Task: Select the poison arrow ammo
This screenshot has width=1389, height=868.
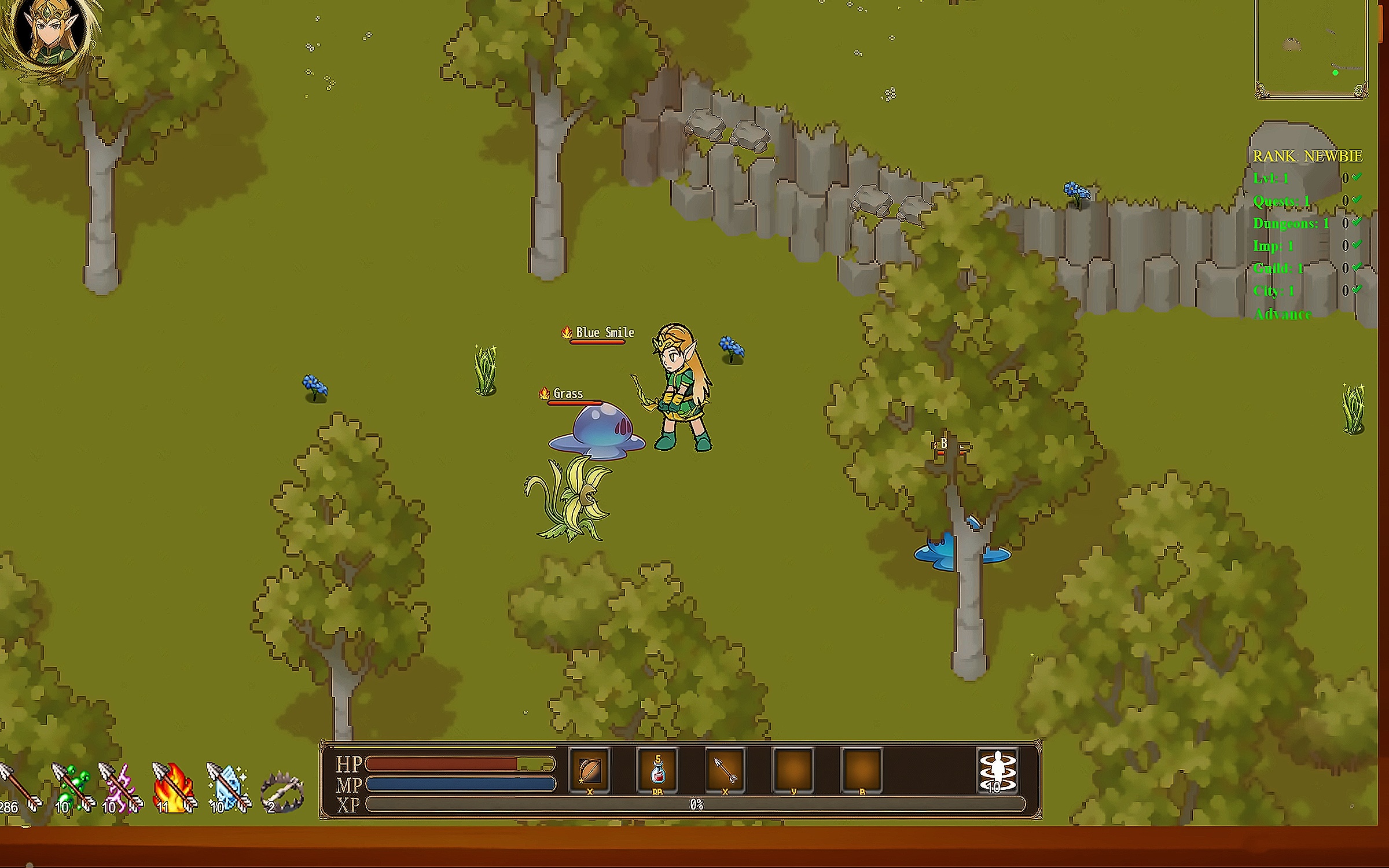Action: click(73, 786)
